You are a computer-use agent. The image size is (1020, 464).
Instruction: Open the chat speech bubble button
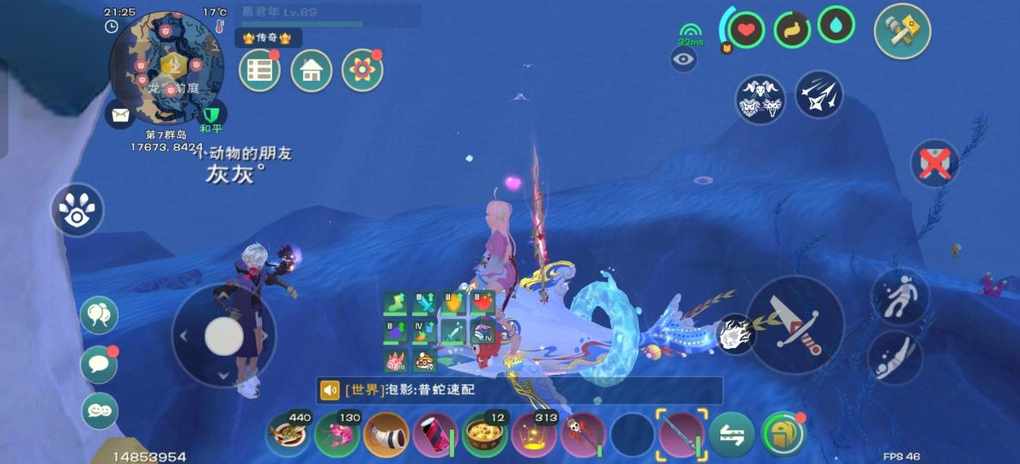coord(99,363)
